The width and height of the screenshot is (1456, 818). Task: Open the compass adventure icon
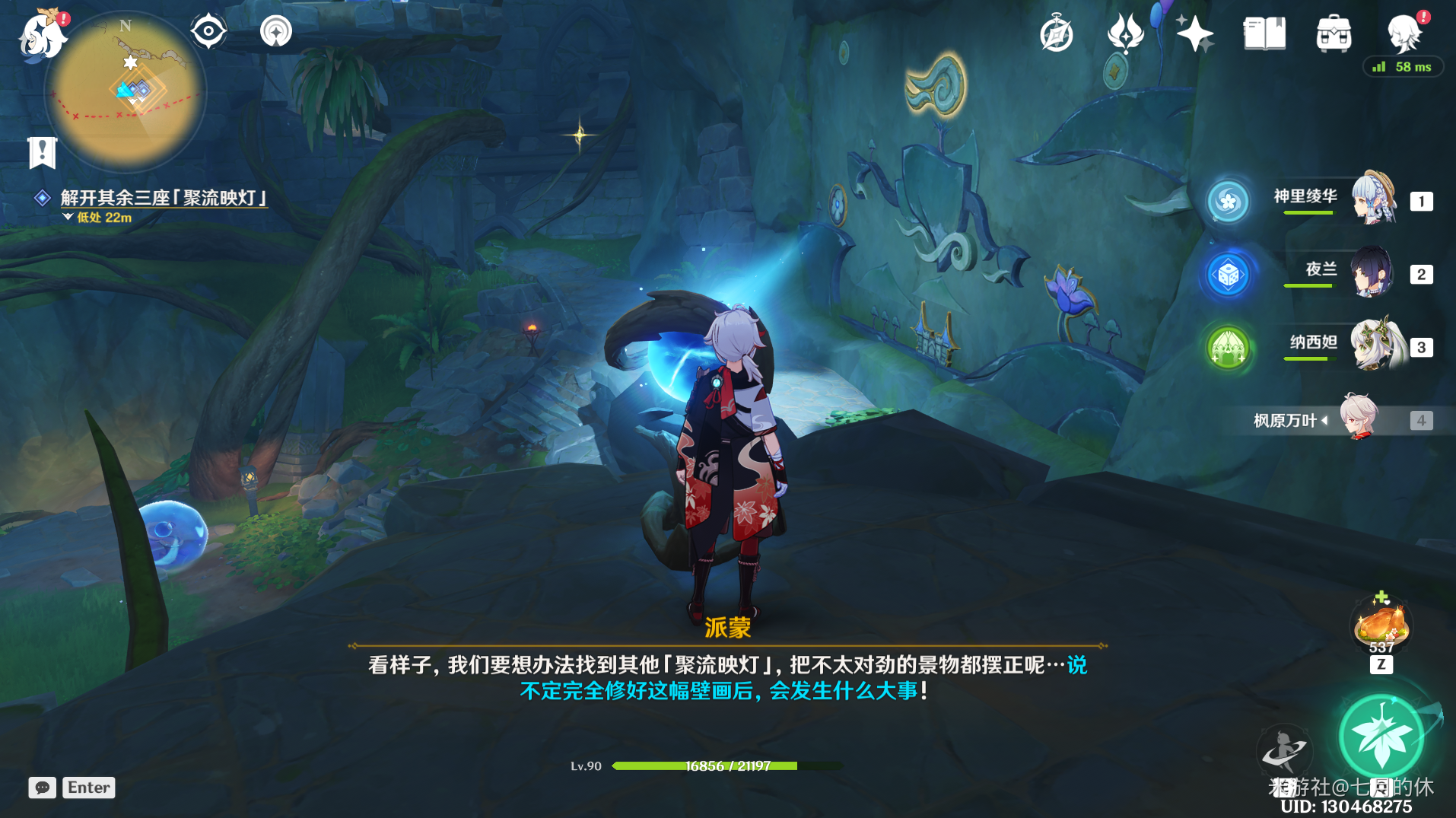coord(1057,34)
